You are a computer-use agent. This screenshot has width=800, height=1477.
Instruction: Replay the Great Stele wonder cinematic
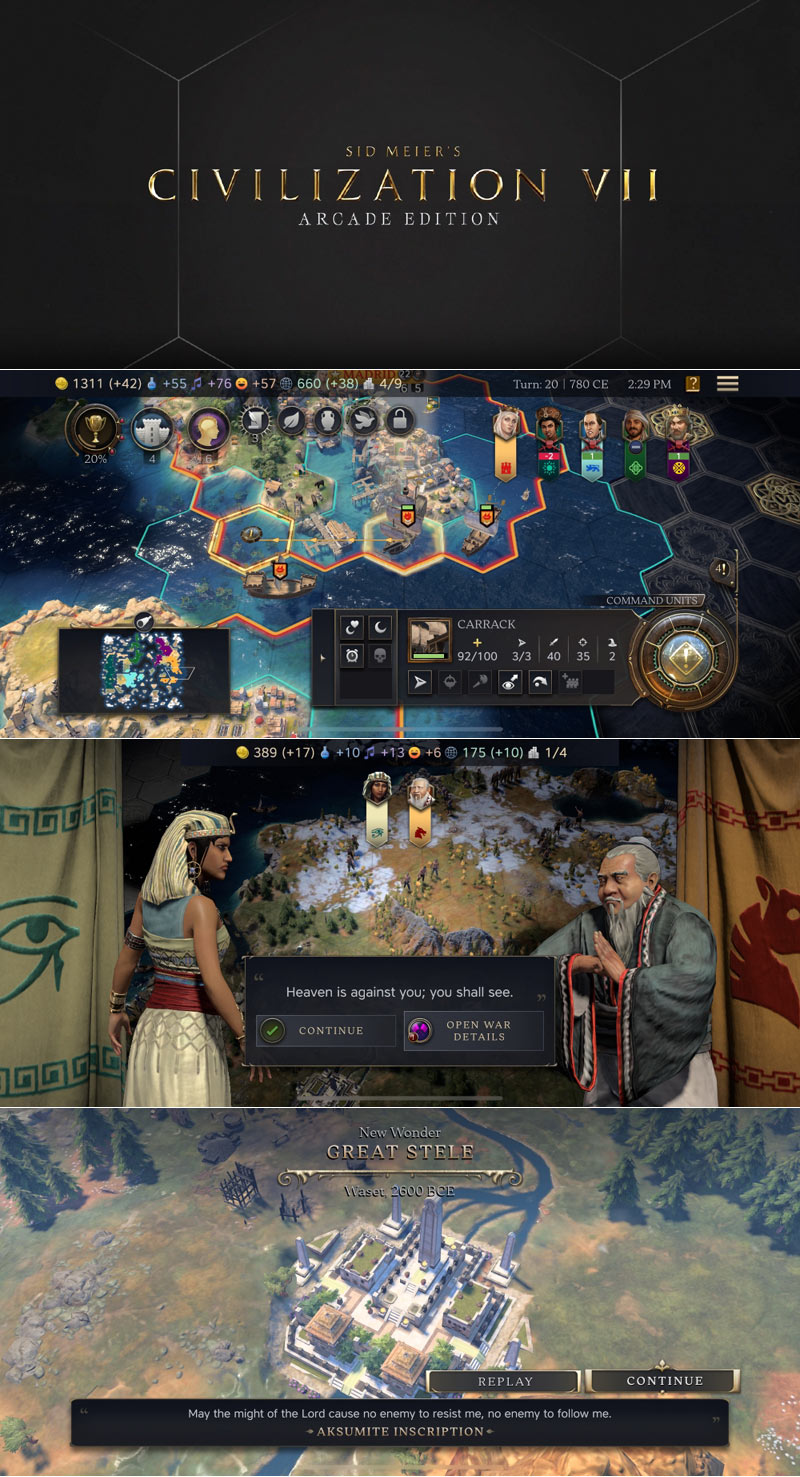[x=504, y=1381]
